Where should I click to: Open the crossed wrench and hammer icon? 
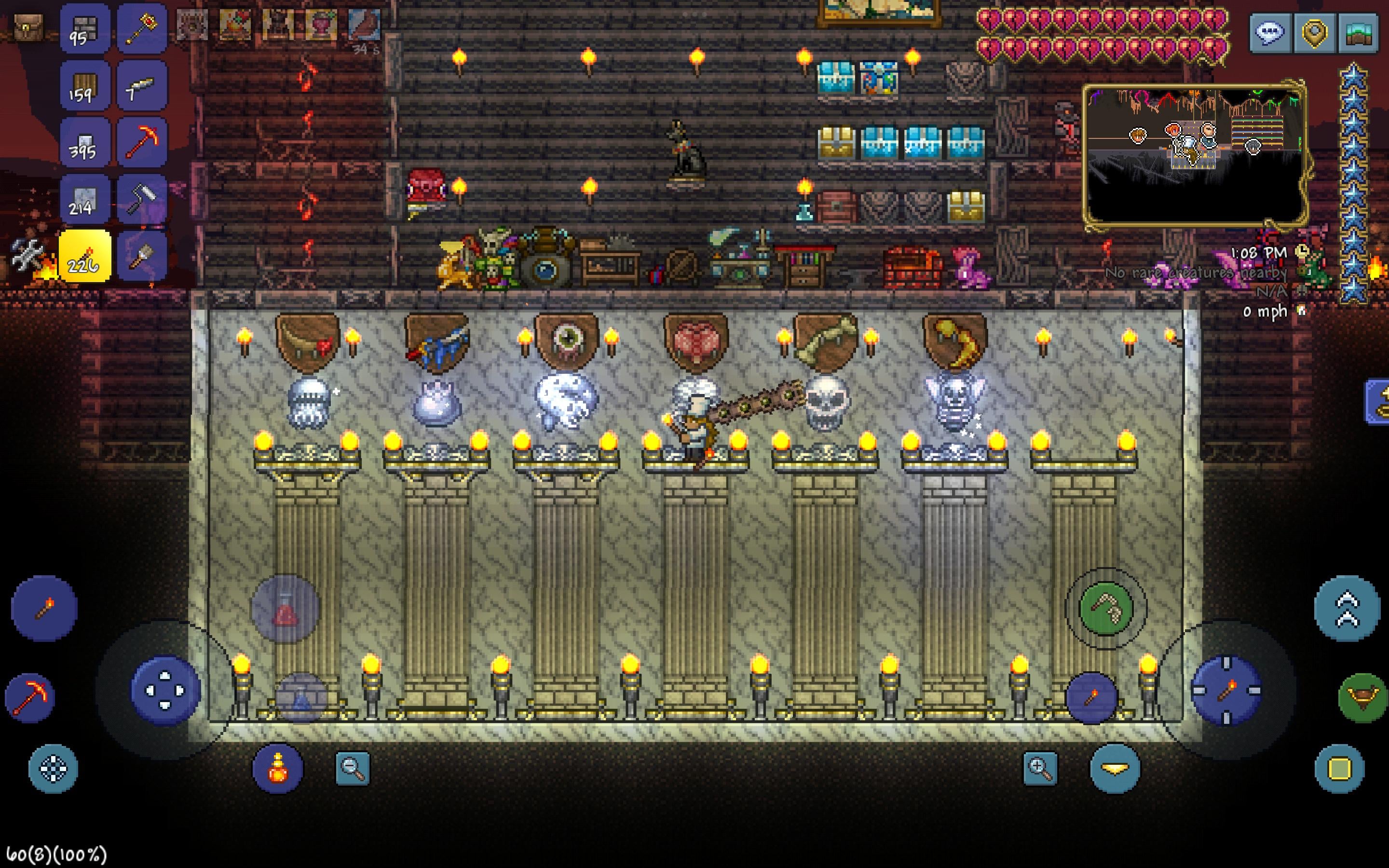point(27,255)
